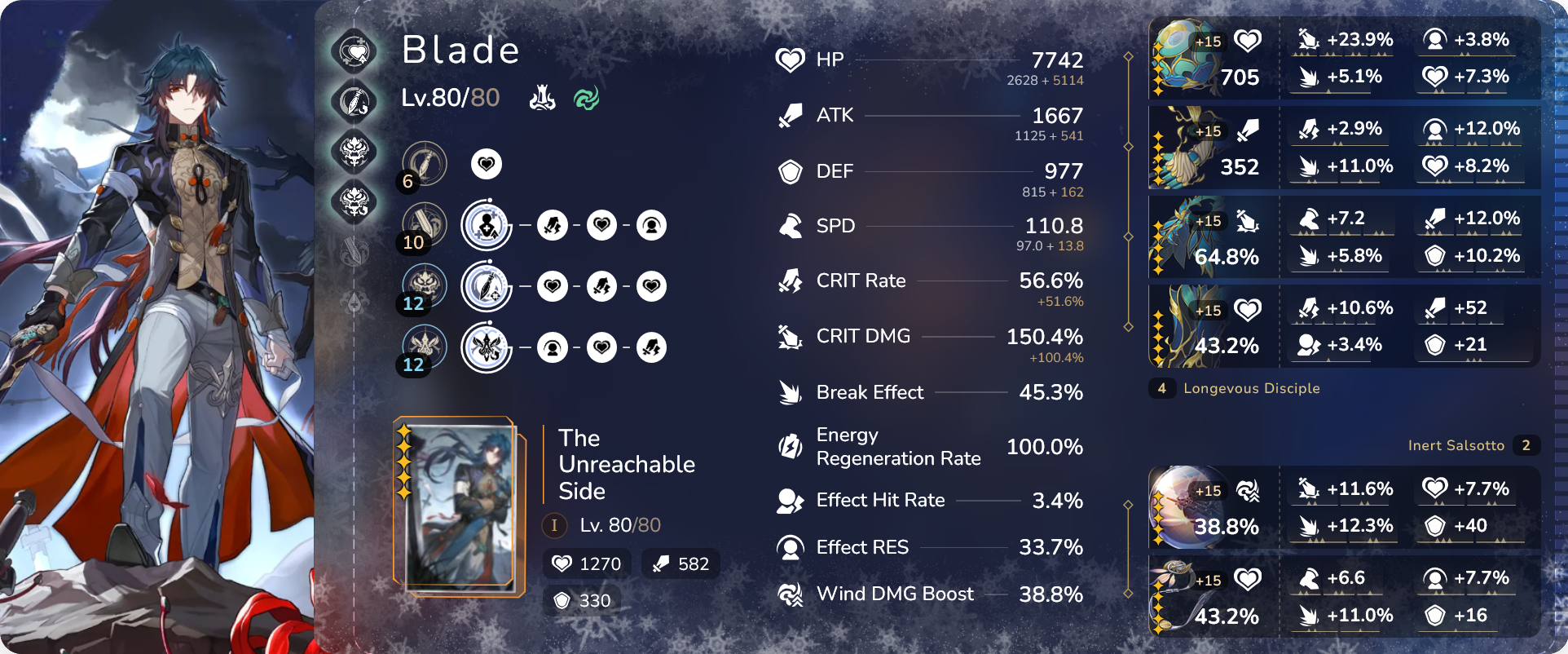Click the green Wind element icon
Image resolution: width=1568 pixels, height=654 pixels.
coord(586,99)
